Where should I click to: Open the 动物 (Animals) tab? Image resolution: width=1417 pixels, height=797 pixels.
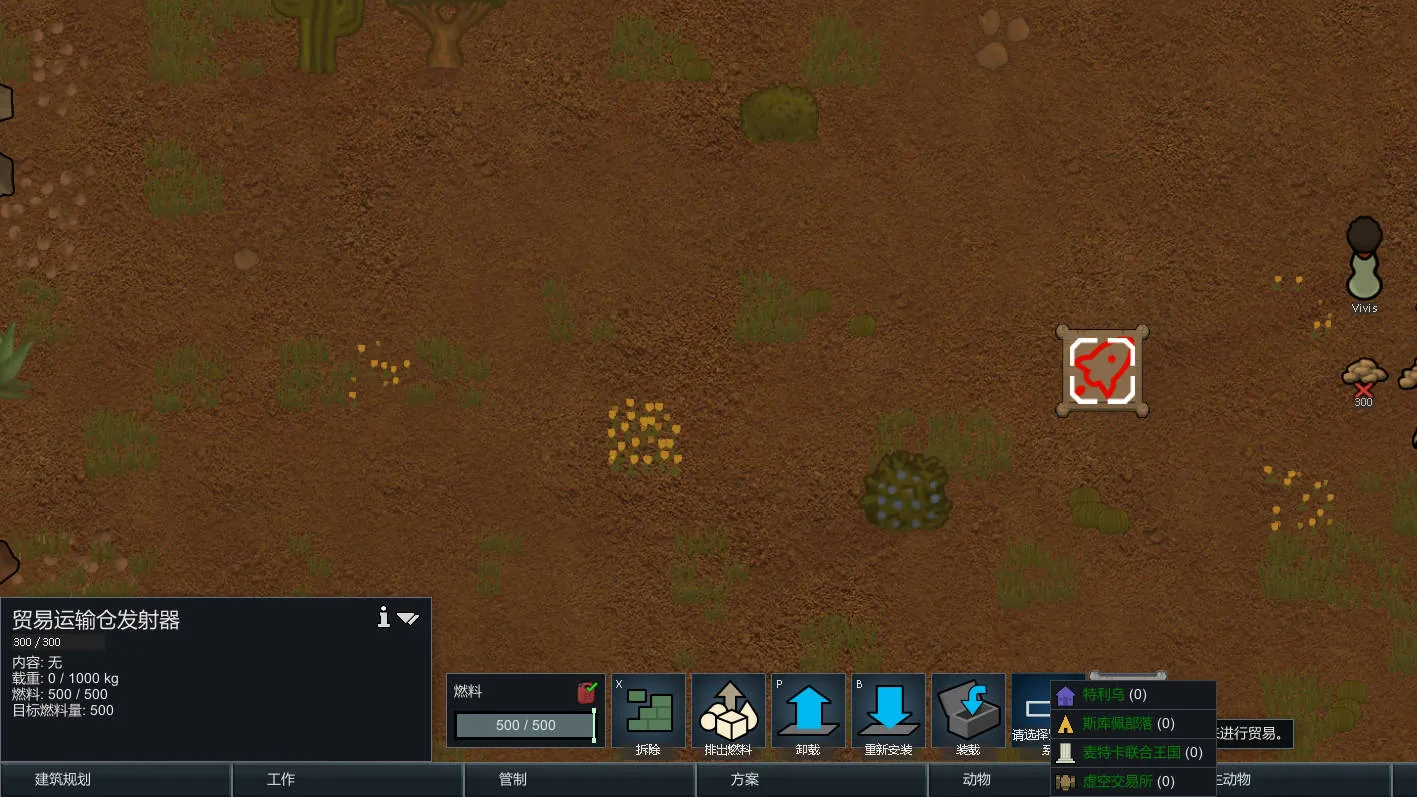pos(976,780)
